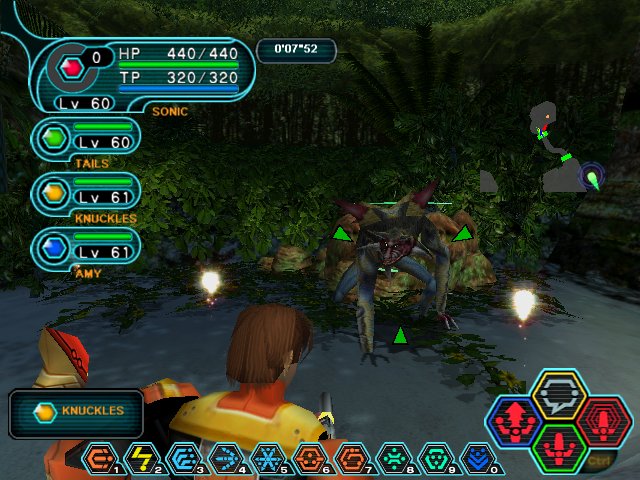Pick the blue chevron icon in slot 0
Image resolution: width=640 pixels, height=480 pixels.
tap(478, 459)
